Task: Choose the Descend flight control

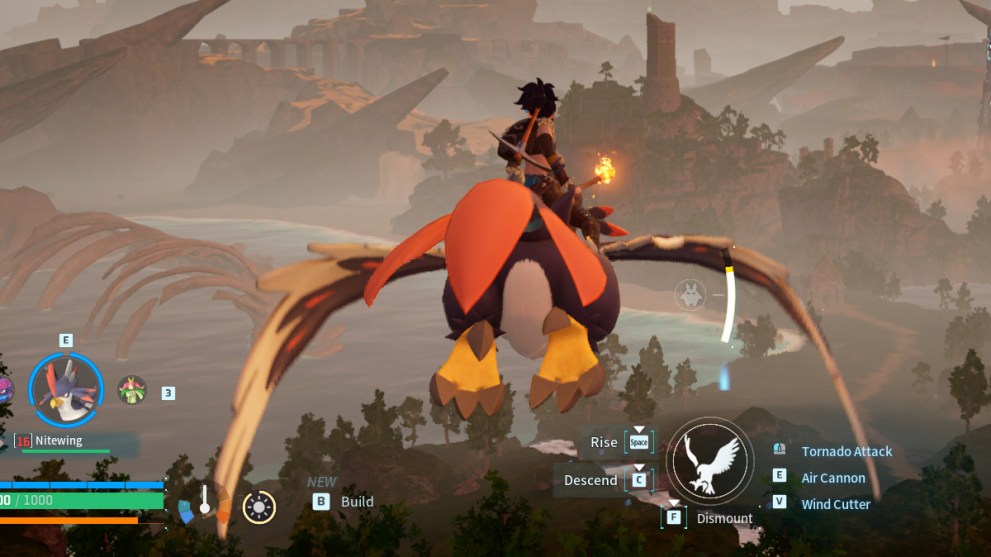Action: tap(590, 480)
